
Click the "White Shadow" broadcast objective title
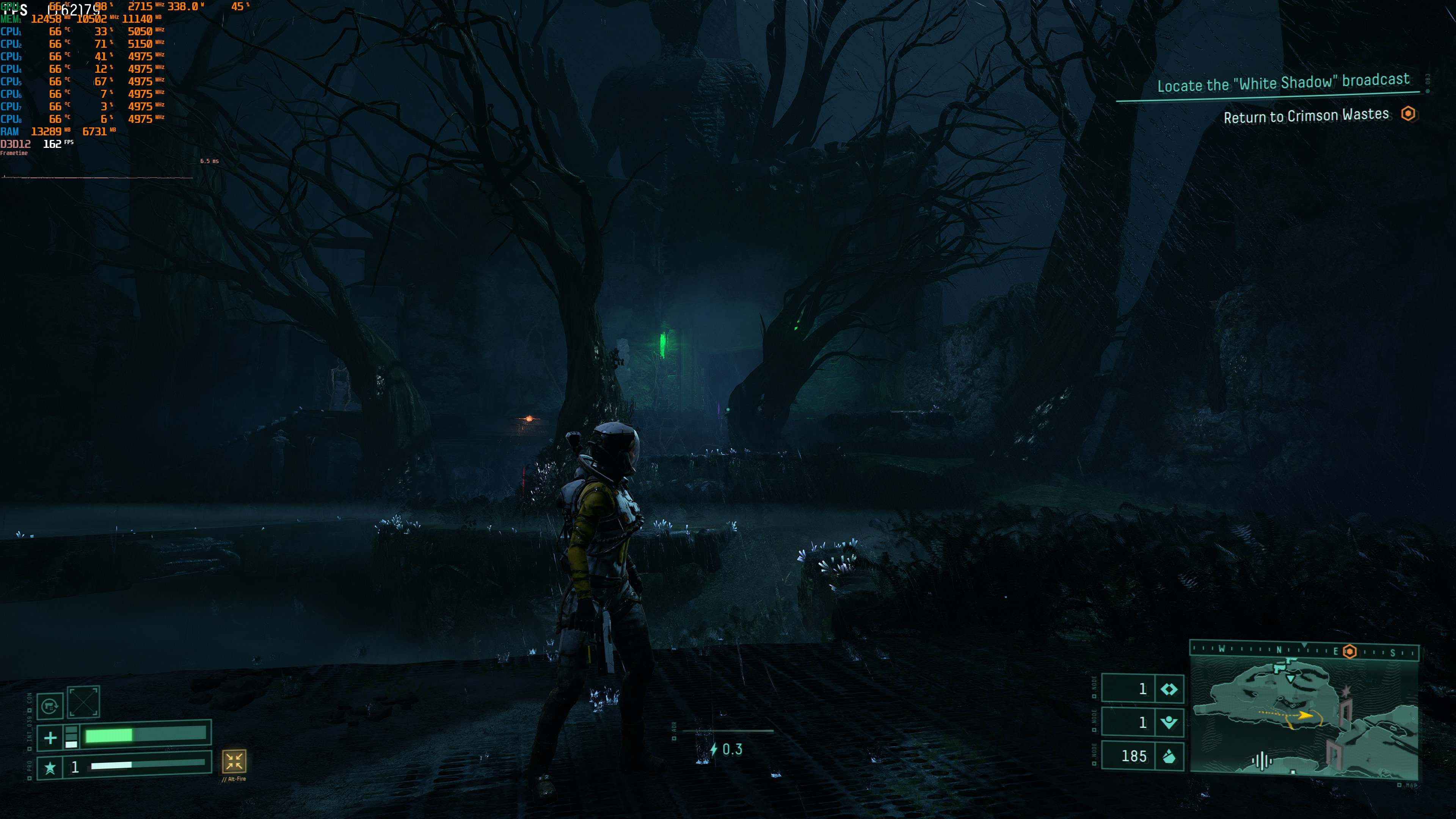(1282, 83)
